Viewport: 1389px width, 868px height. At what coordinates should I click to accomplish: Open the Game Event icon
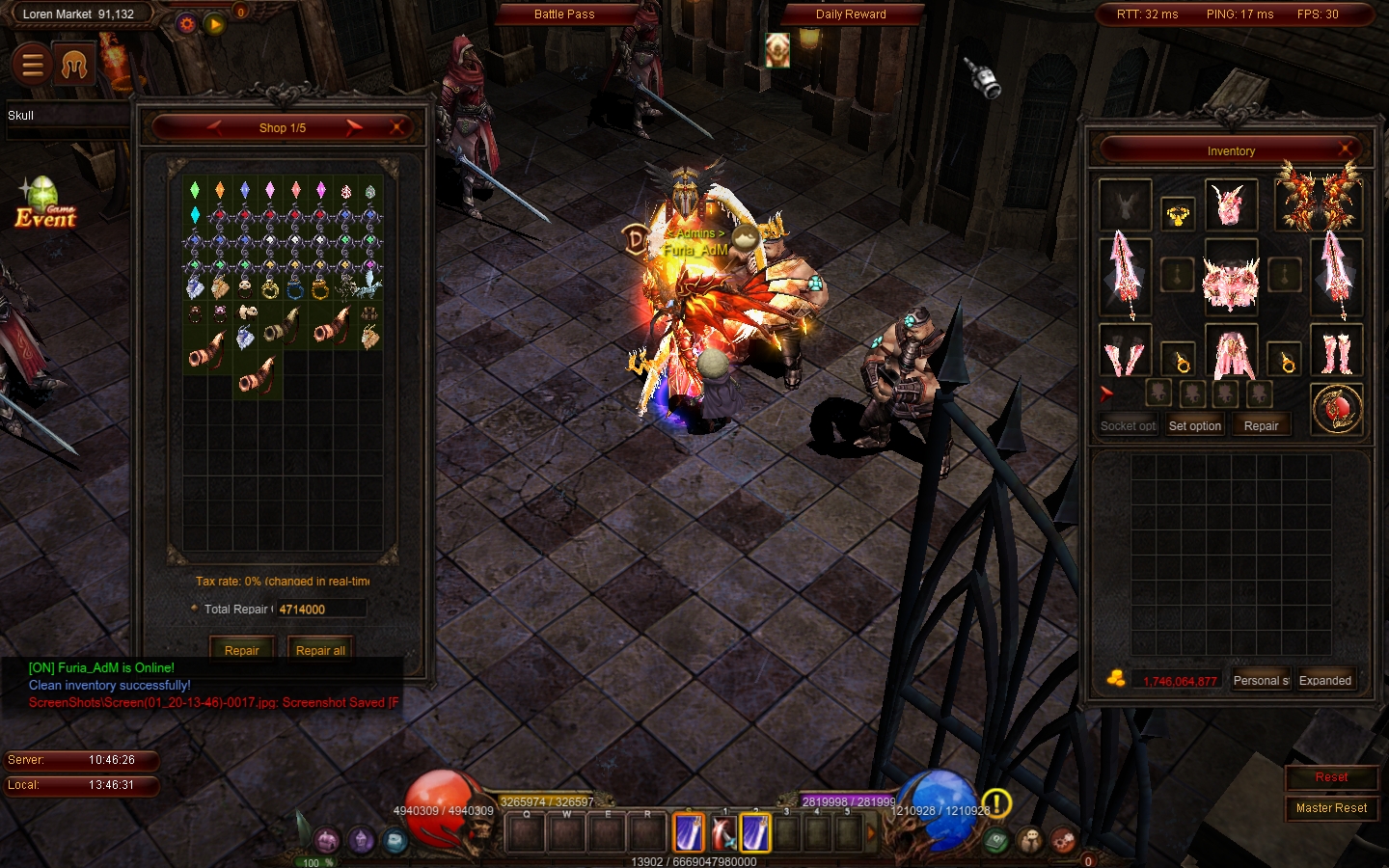44,204
